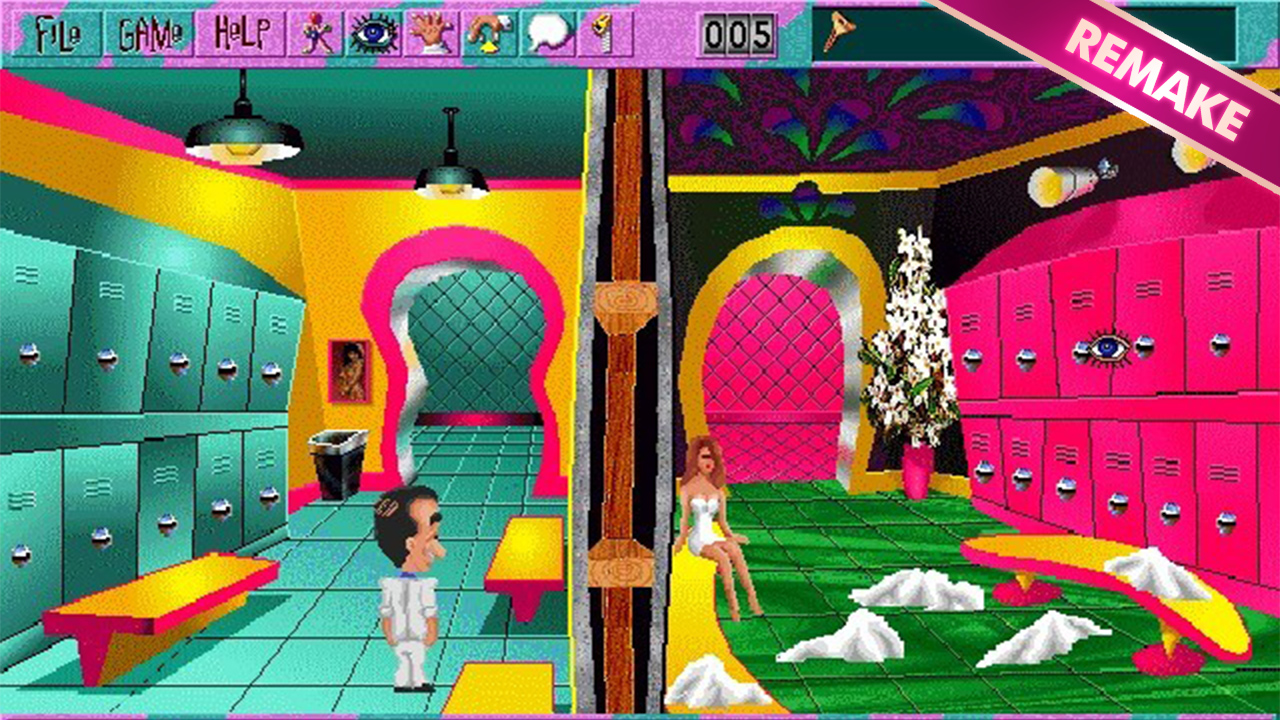
Task: Open the File menu
Action: tap(59, 31)
